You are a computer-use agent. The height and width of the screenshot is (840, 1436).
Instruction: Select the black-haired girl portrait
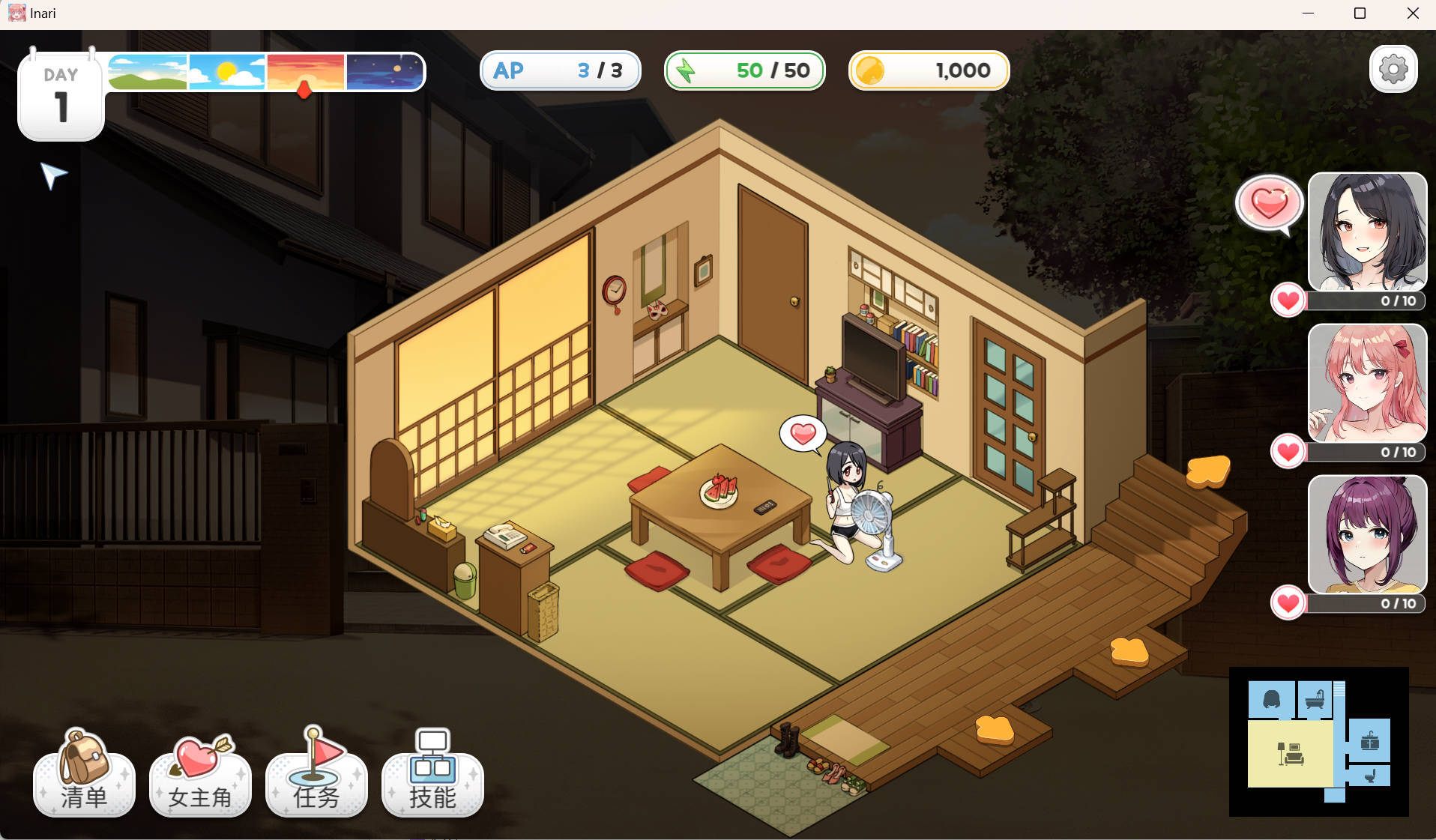(x=1366, y=232)
